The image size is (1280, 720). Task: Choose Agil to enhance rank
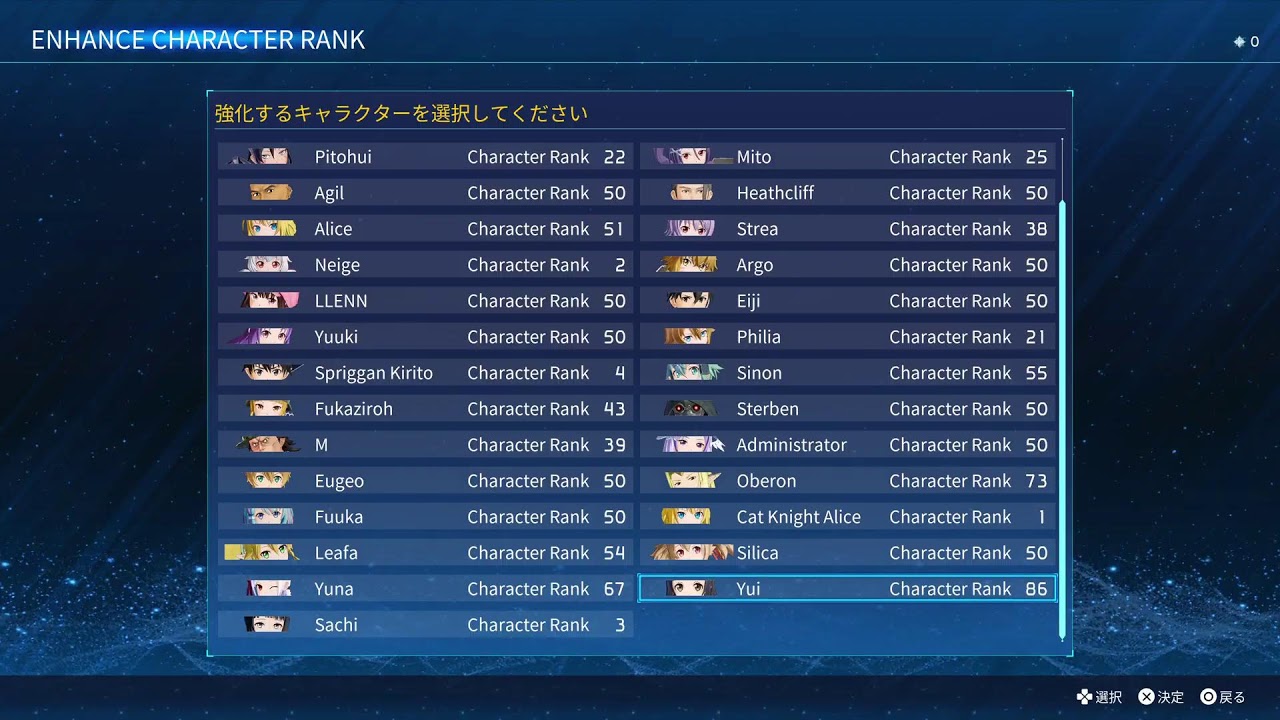[x=425, y=193]
